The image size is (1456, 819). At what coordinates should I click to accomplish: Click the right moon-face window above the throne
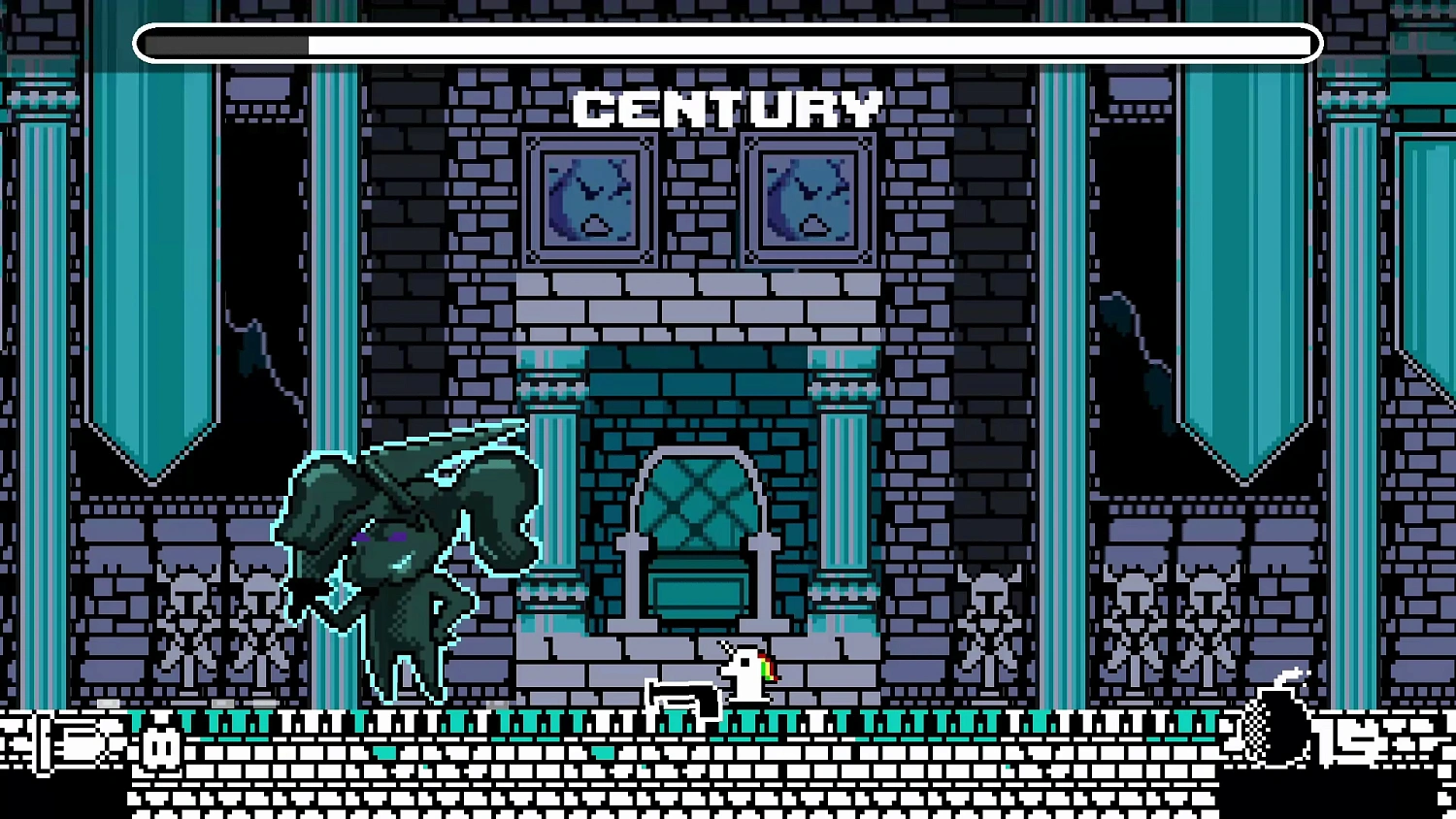point(808,199)
